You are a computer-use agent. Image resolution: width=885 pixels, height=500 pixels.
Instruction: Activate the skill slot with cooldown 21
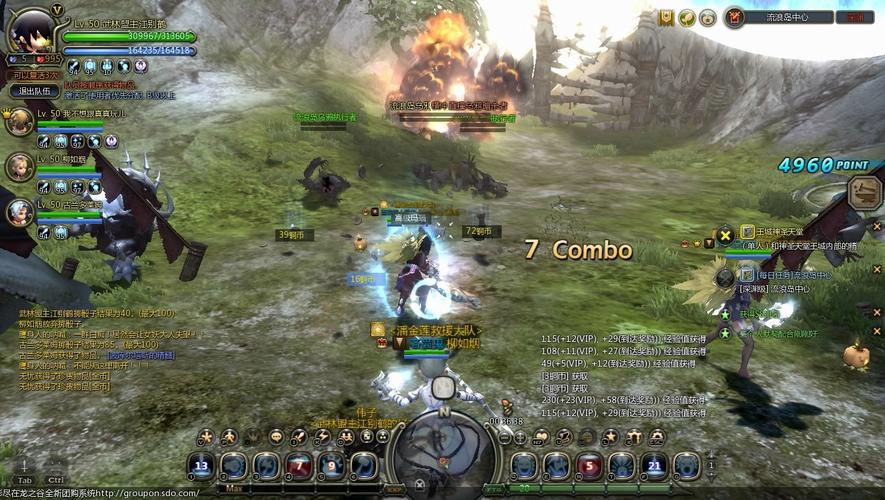coord(654,466)
